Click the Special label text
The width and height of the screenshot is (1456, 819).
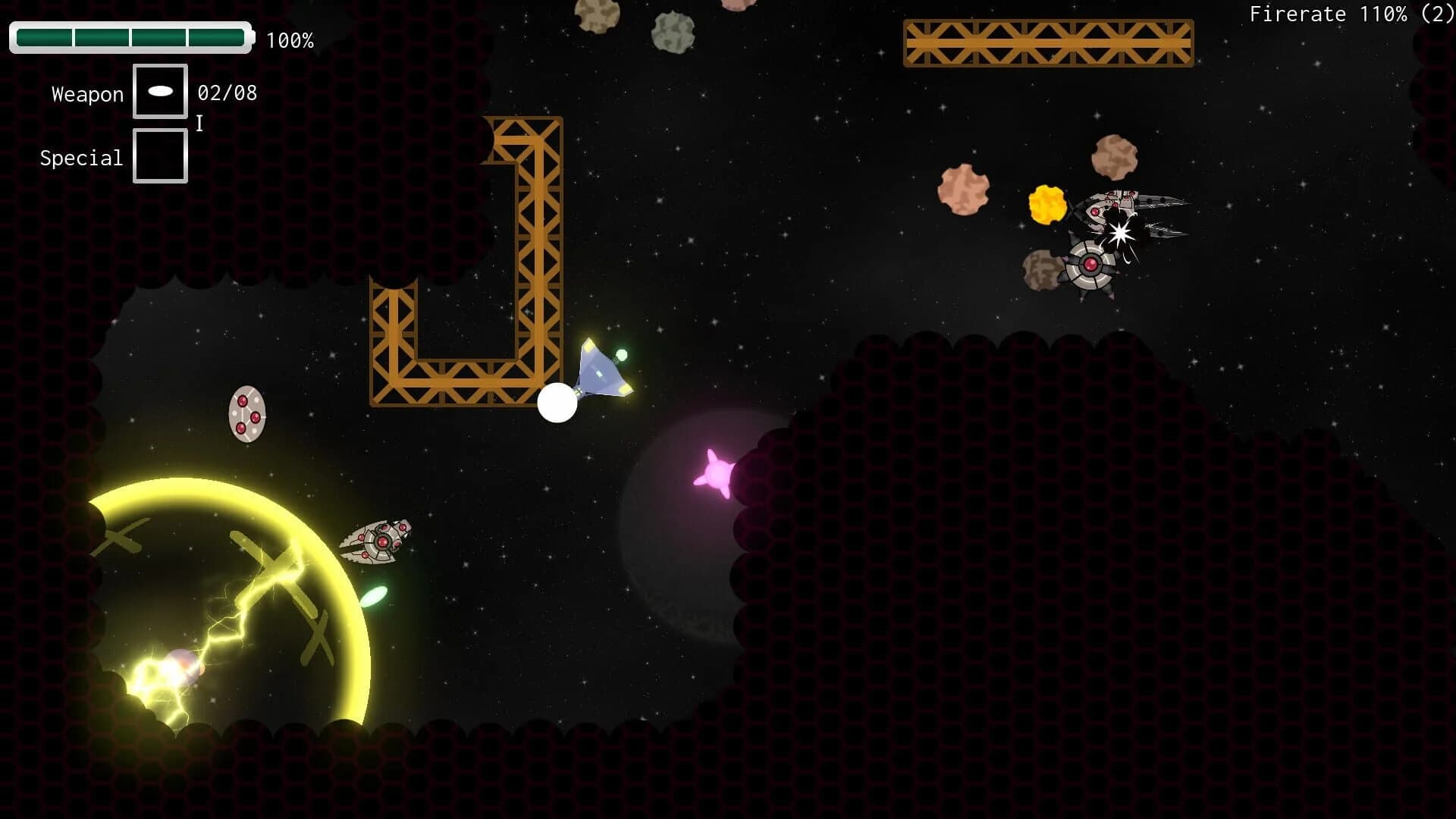click(x=80, y=158)
